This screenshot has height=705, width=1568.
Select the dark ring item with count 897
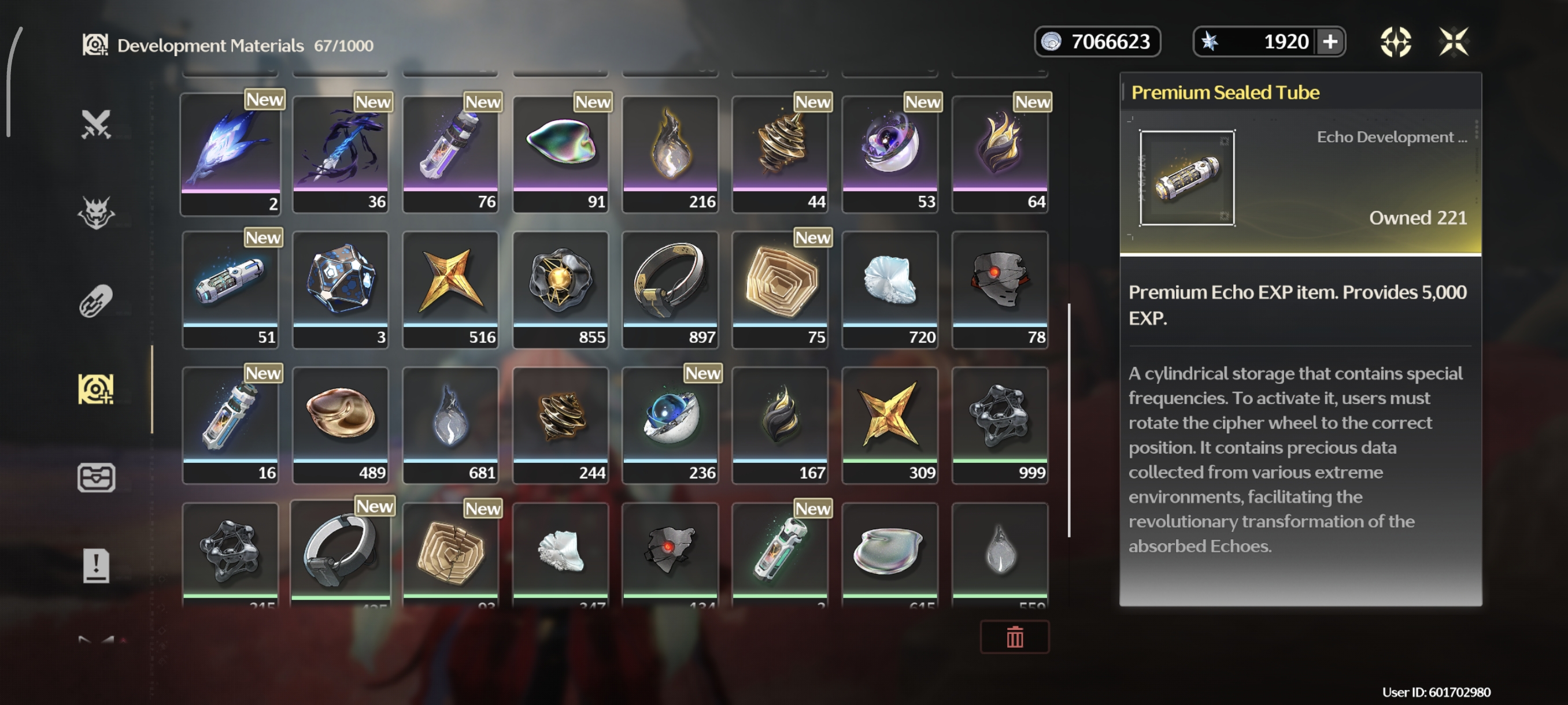[x=670, y=289]
